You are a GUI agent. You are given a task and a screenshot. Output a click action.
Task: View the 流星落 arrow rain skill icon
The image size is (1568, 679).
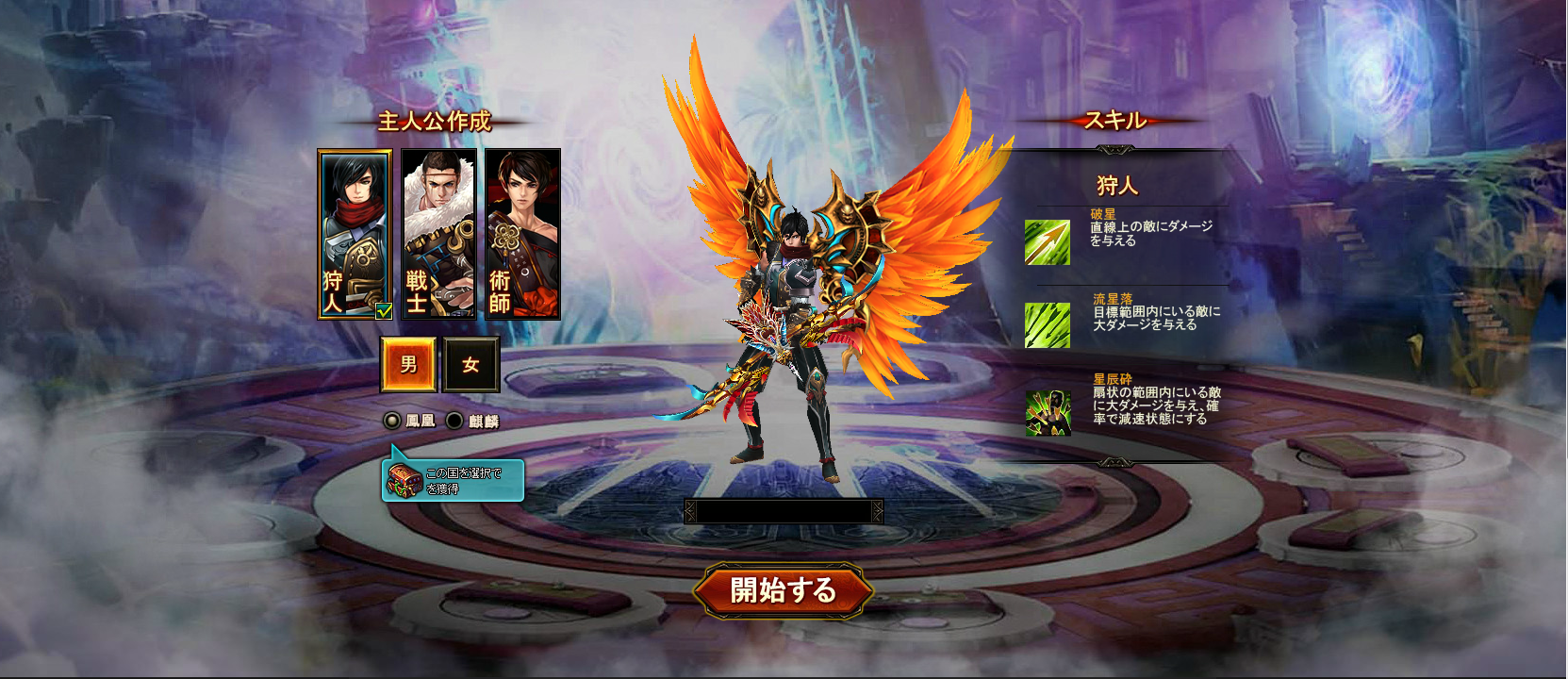pyautogui.click(x=1048, y=325)
